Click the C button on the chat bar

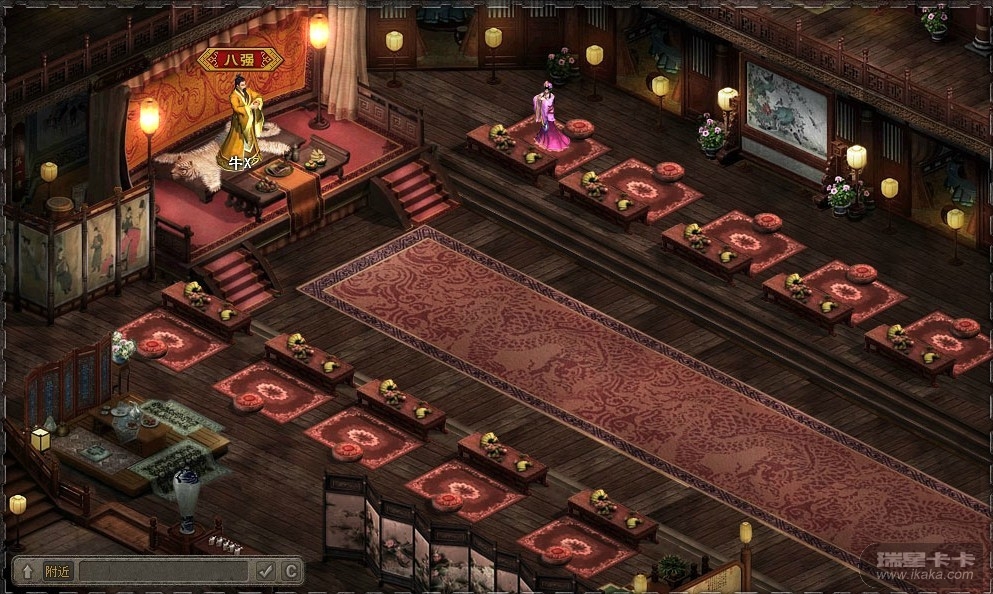click(x=290, y=571)
